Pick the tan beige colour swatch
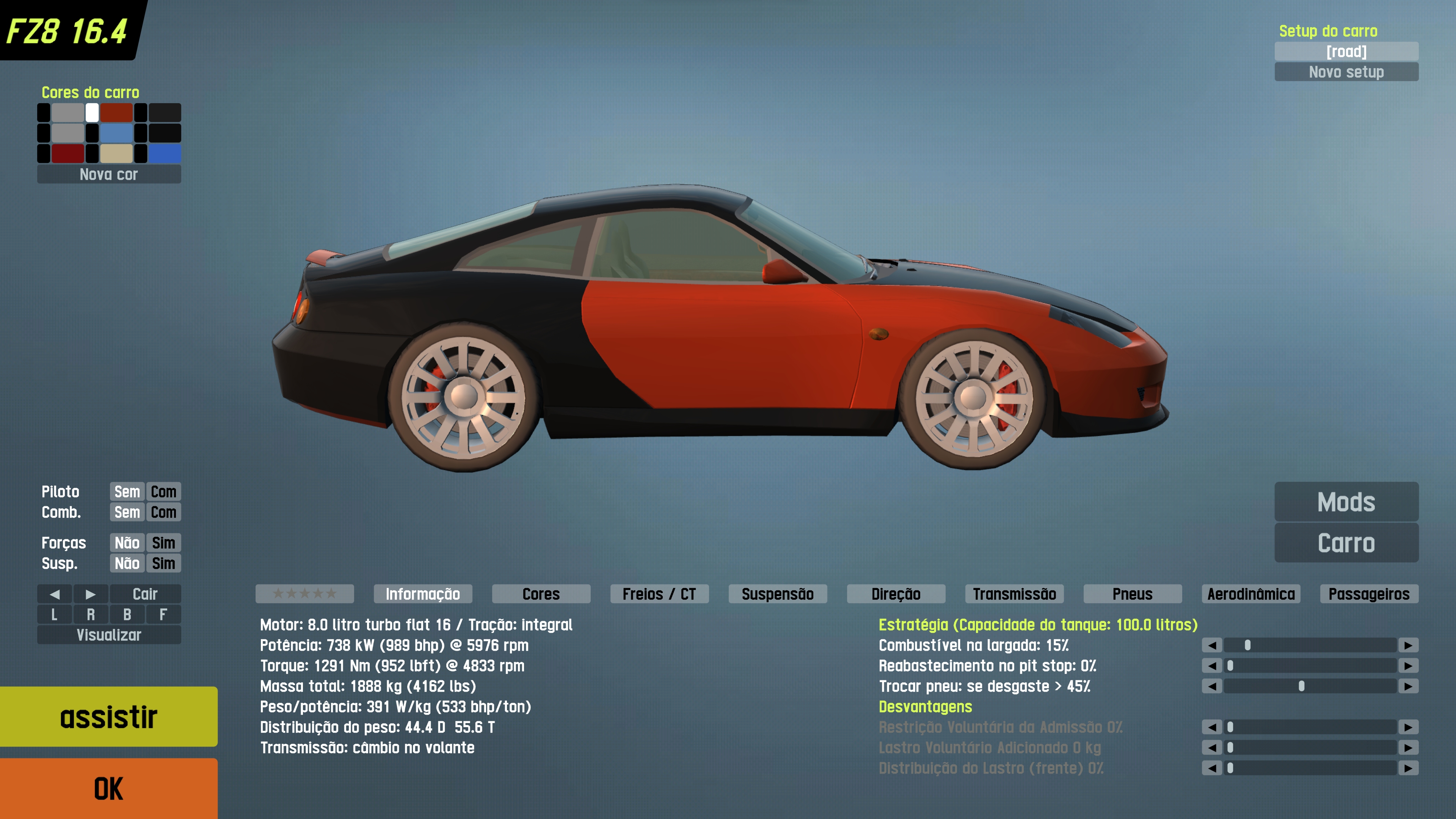The height and width of the screenshot is (819, 1456). pos(116,153)
